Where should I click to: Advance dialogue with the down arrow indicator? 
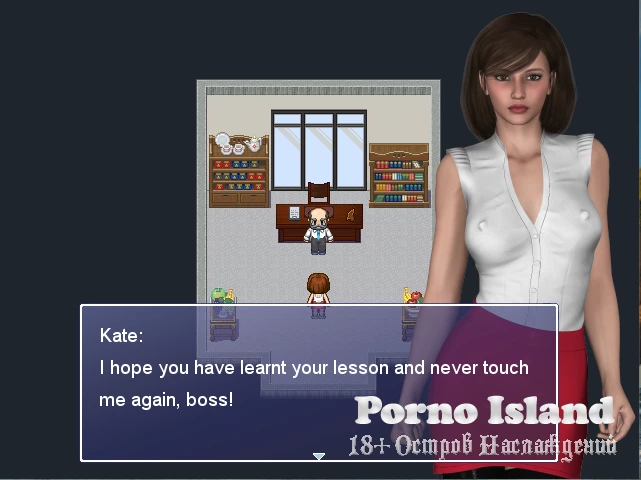click(x=319, y=456)
